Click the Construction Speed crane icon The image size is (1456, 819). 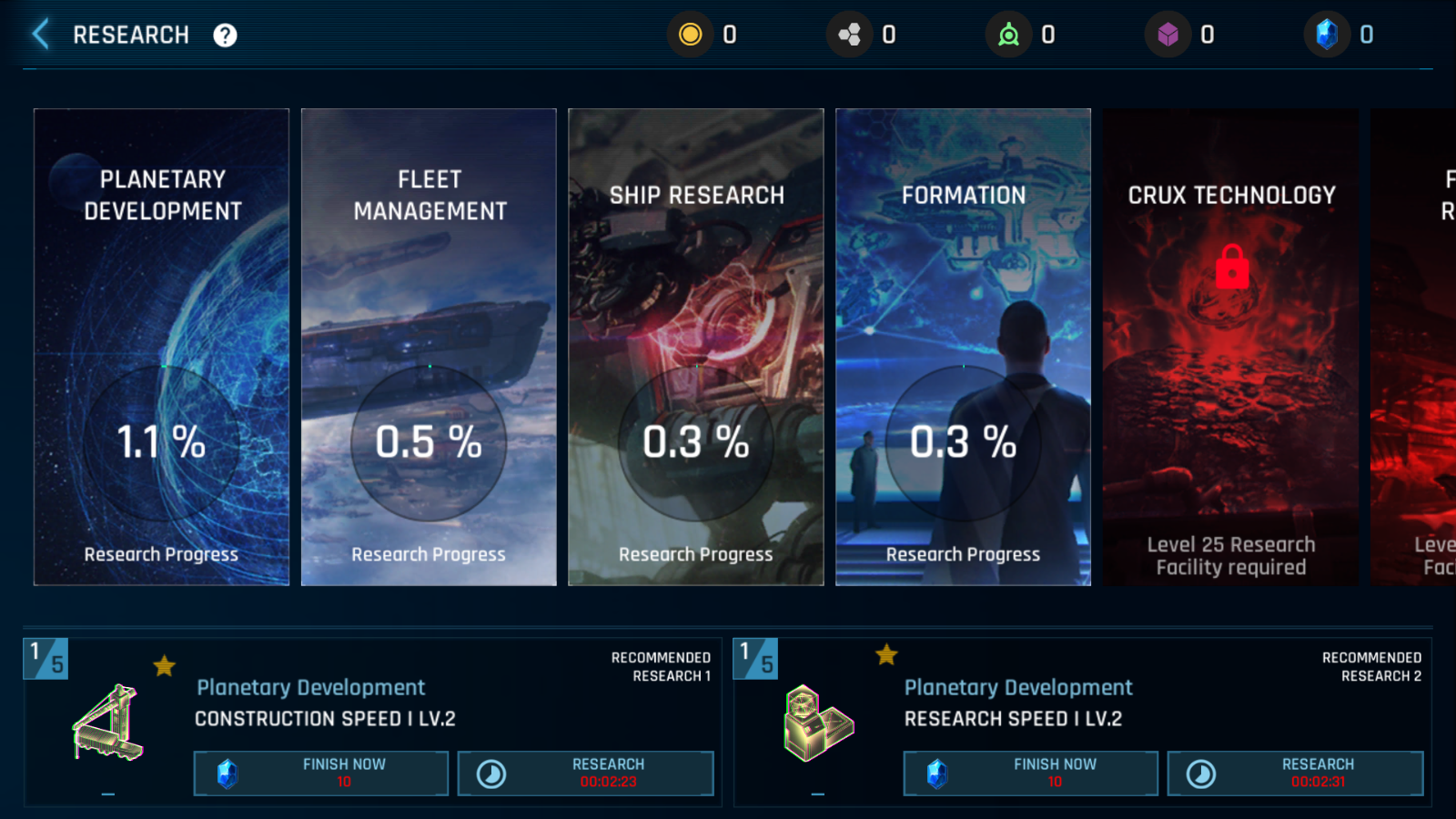108,723
